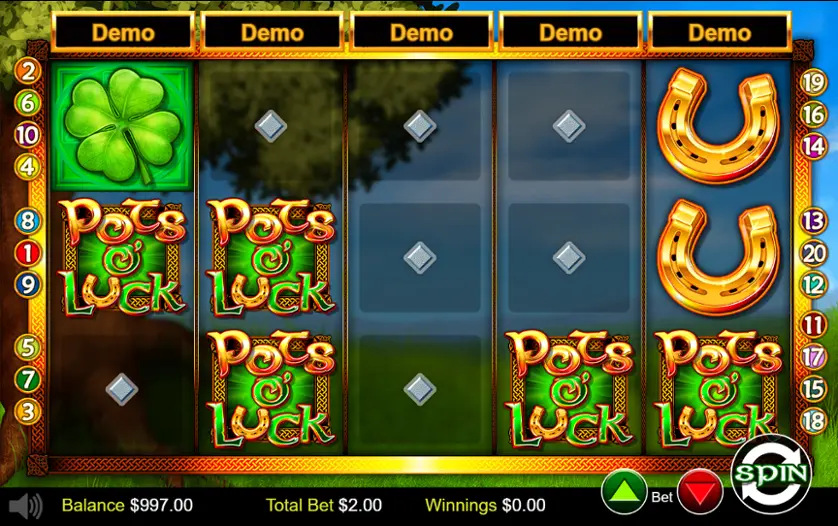Decrease bet with the red down arrow
838x526 pixels.
click(700, 493)
